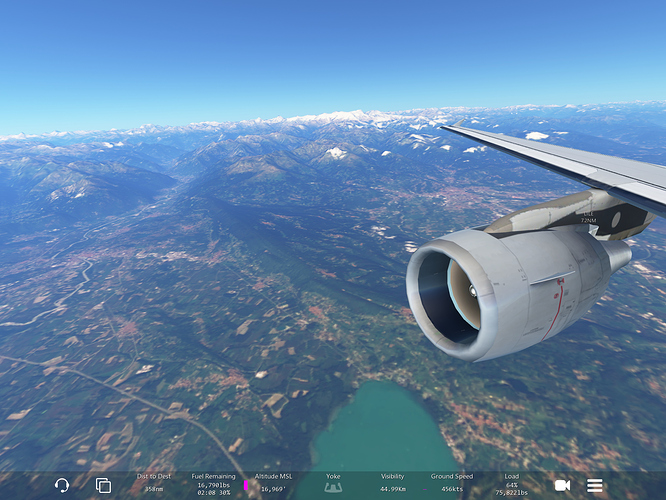The image size is (666, 500).
Task: Tap the Ground Speed status item
Action: click(452, 484)
